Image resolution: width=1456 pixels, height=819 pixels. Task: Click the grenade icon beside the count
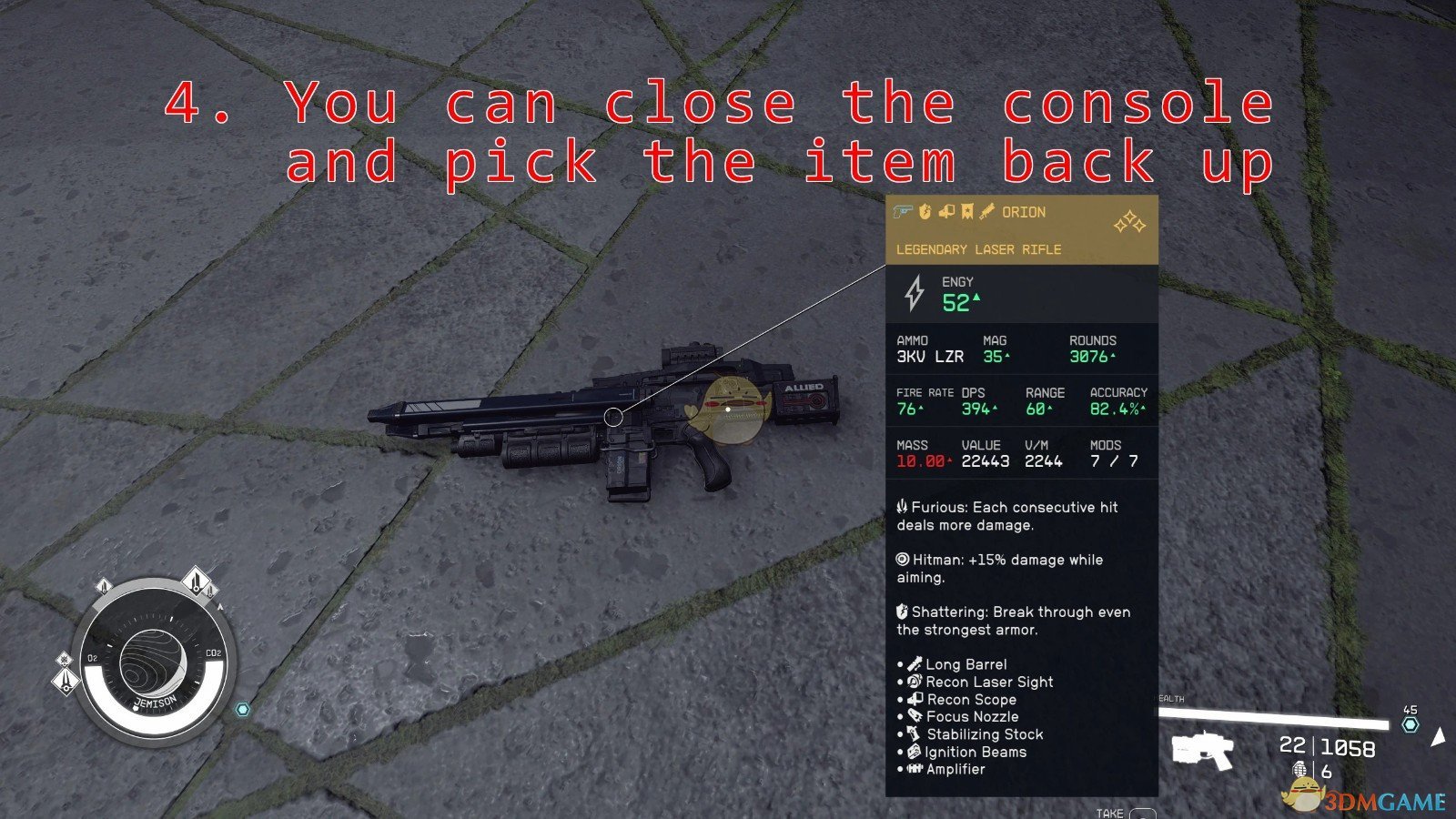(x=1299, y=771)
